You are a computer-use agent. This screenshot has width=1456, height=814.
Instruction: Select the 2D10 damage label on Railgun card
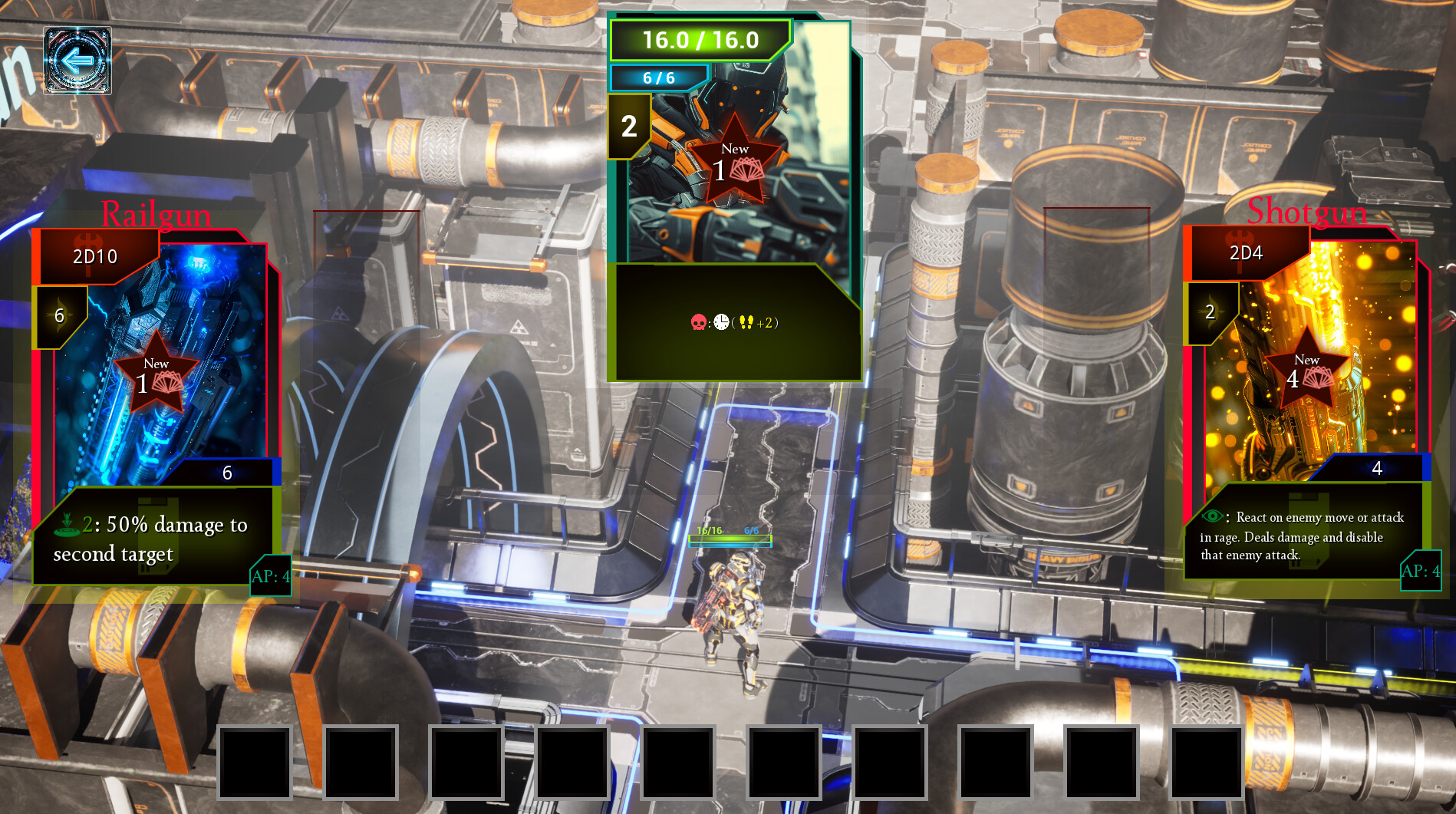tap(94, 256)
